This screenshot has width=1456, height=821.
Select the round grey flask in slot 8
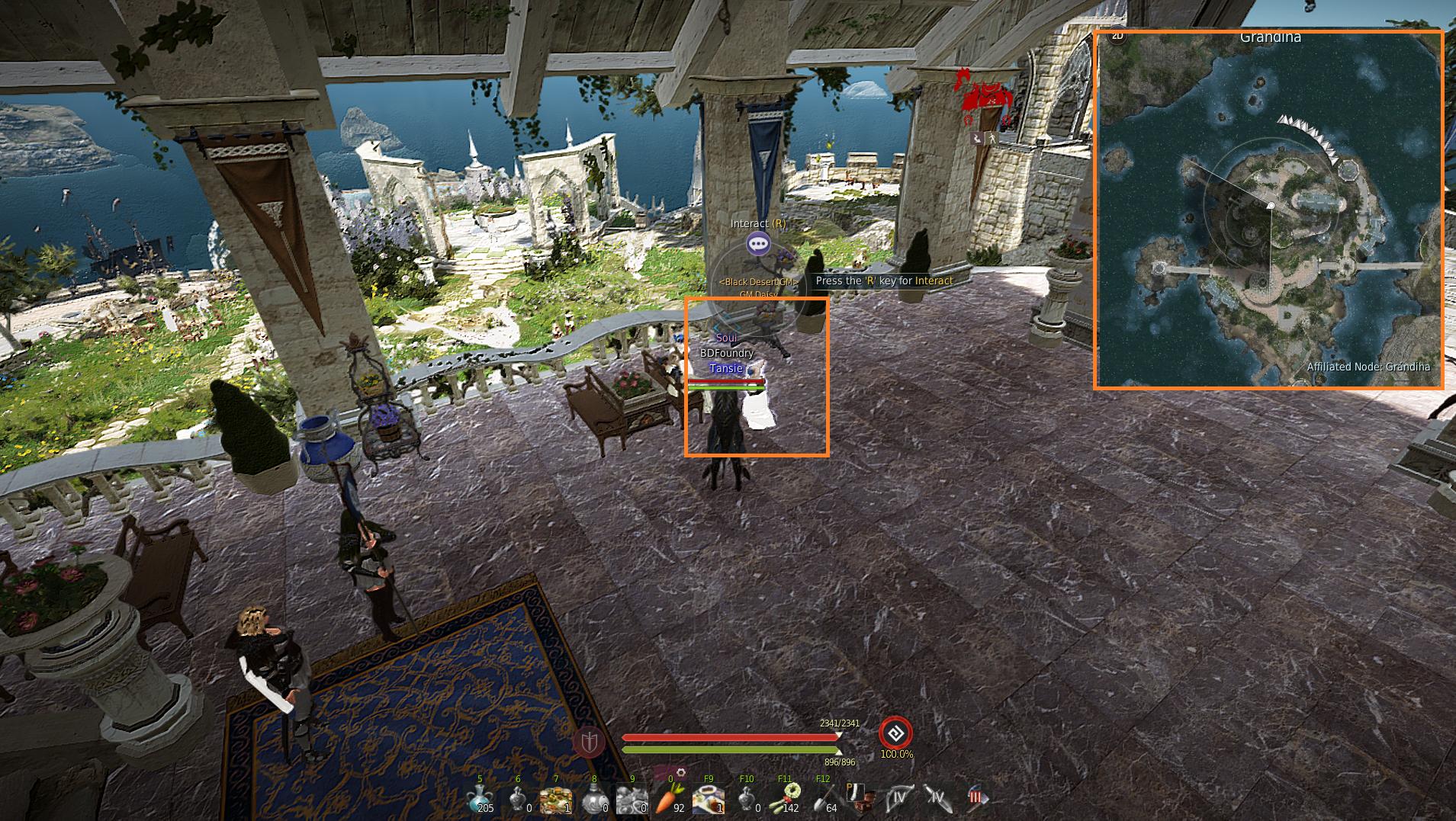[594, 799]
